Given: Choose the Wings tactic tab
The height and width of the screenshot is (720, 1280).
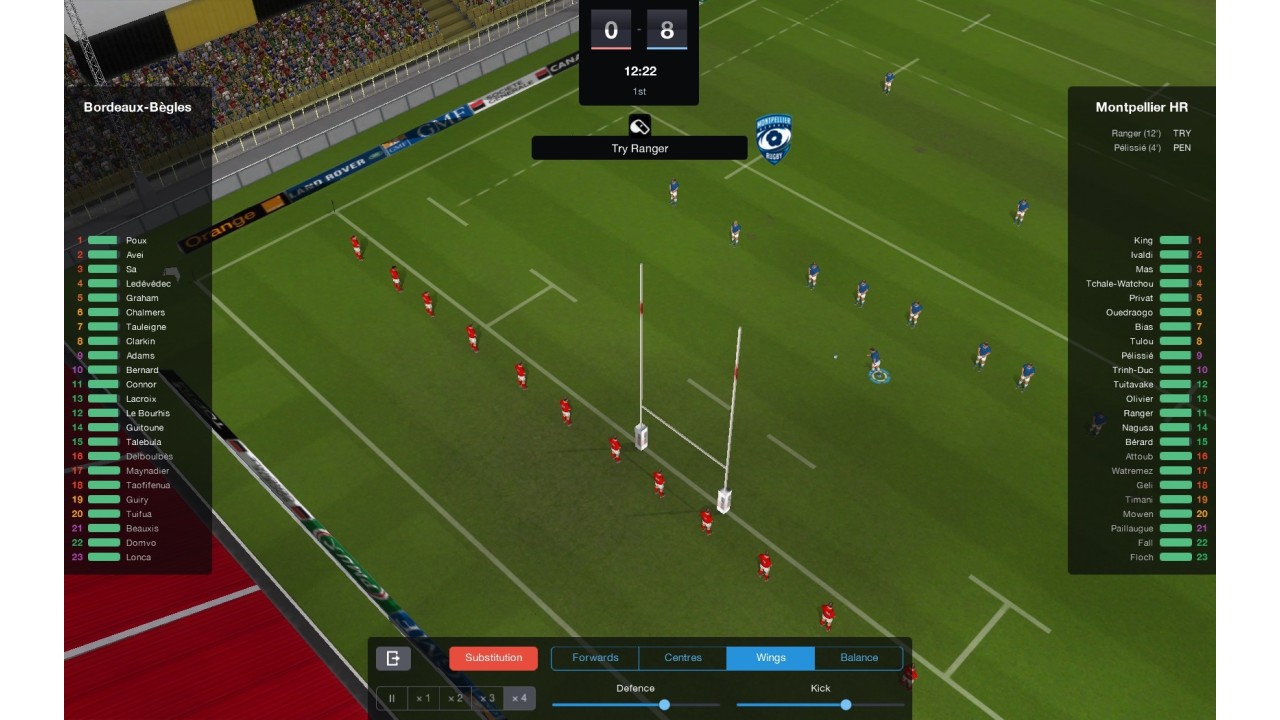Looking at the screenshot, I should (x=771, y=658).
